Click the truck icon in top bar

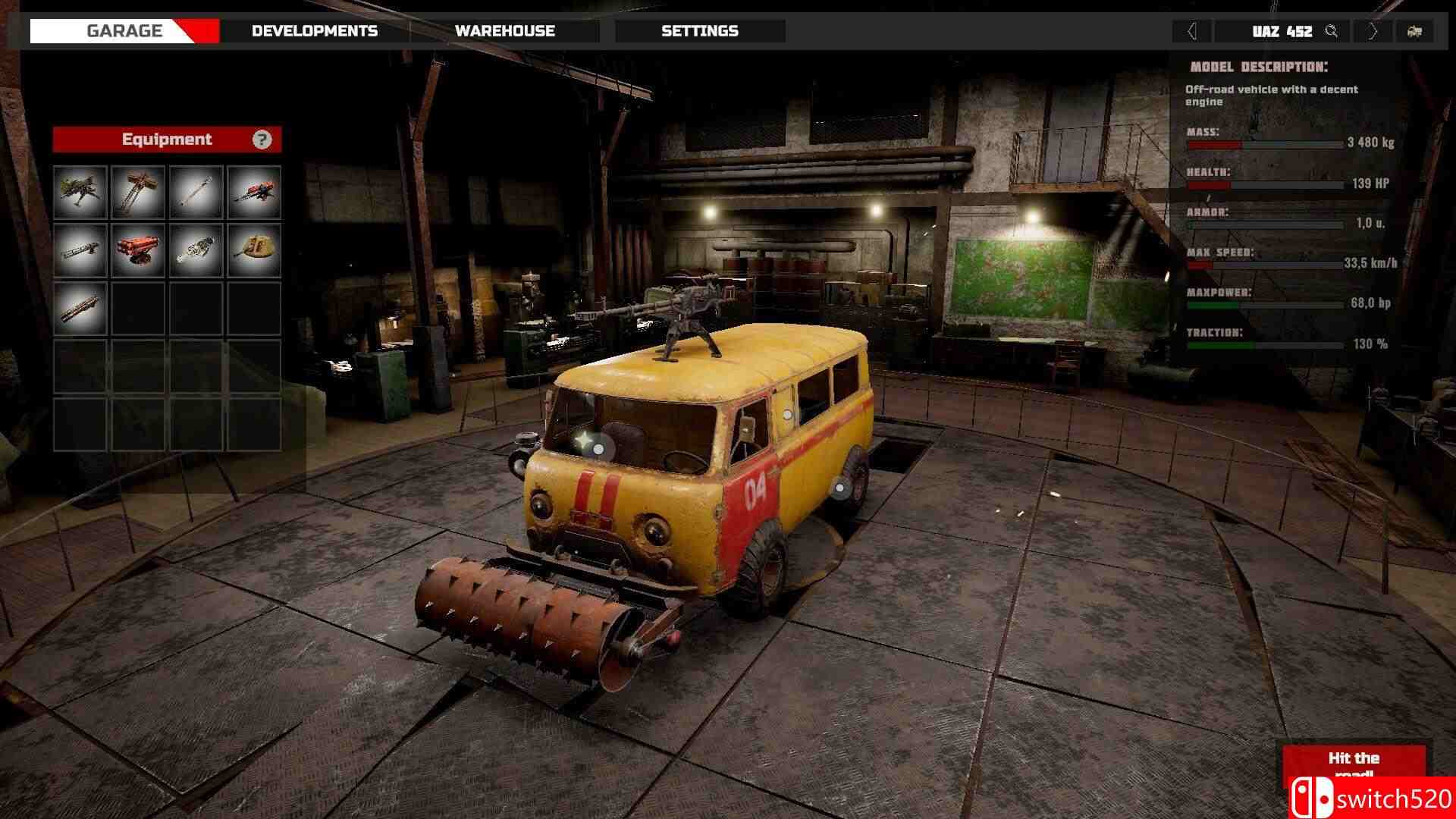point(1414,31)
